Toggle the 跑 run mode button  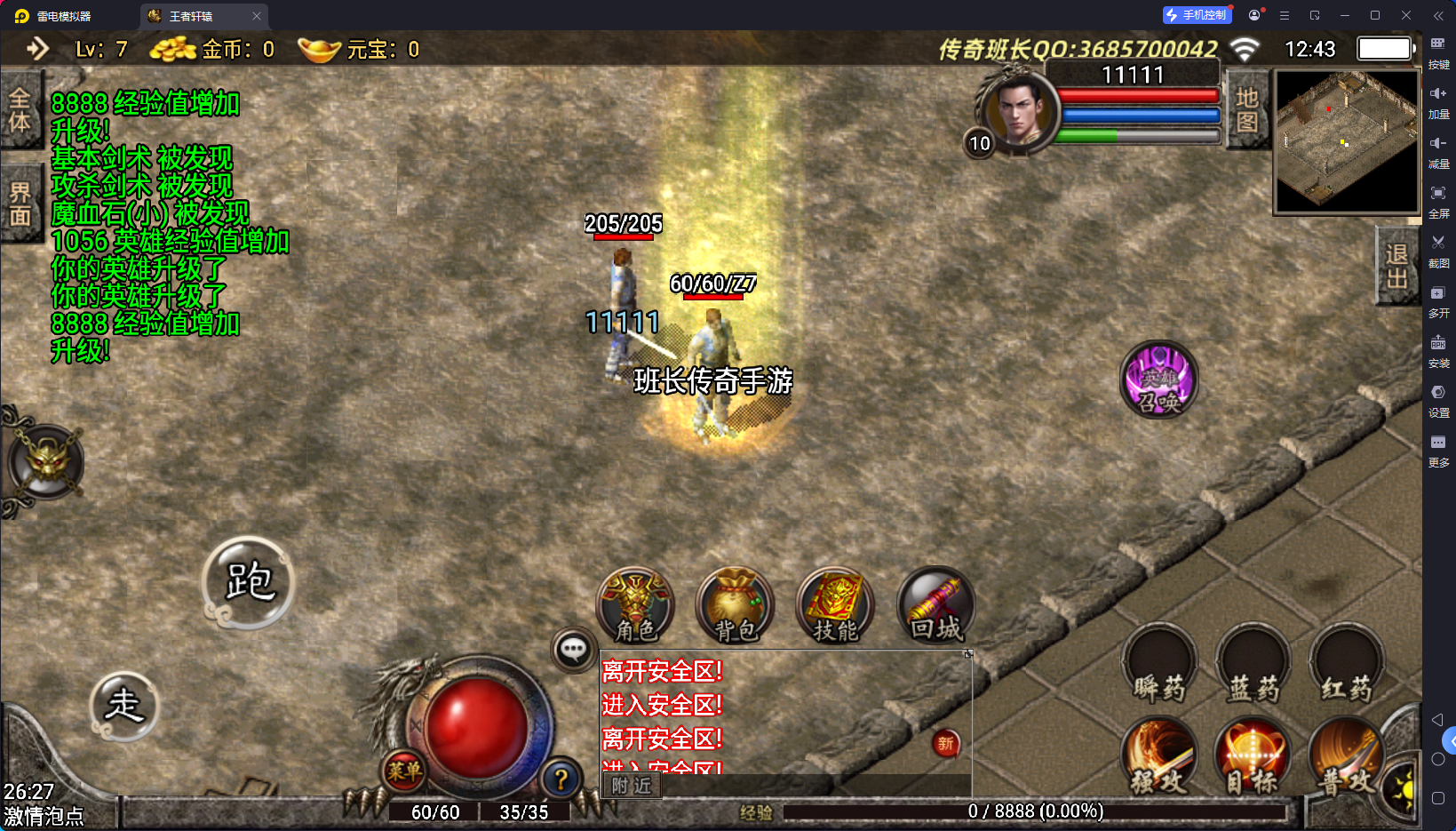point(248,582)
